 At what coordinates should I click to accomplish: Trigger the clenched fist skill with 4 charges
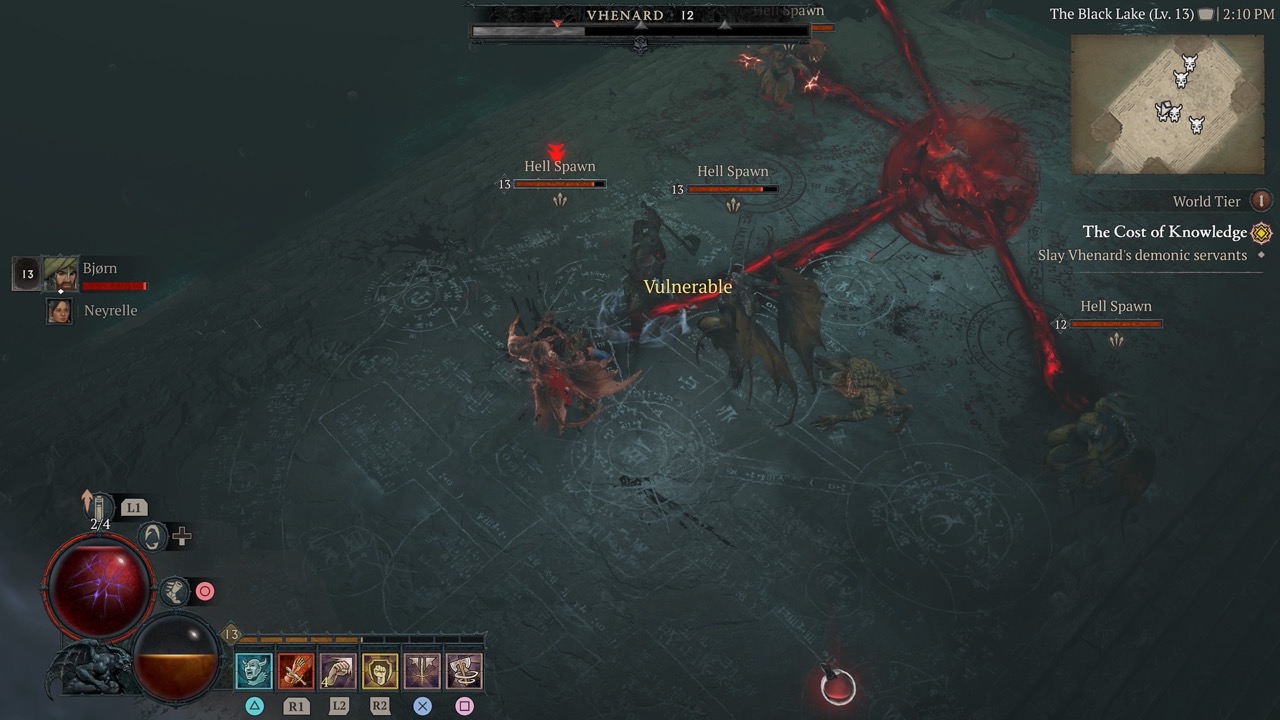pyautogui.click(x=338, y=671)
